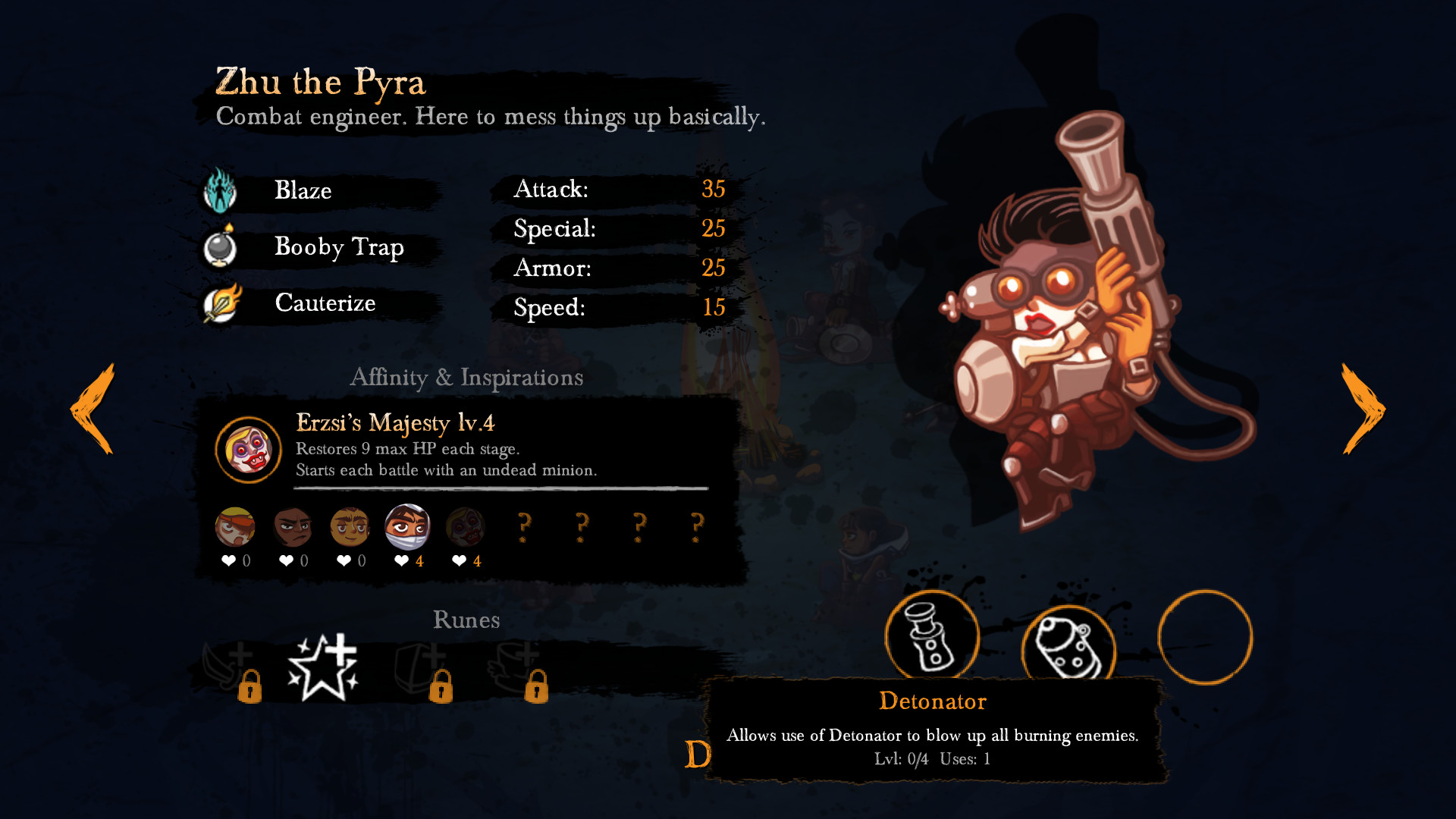Click the Erzsi's Majesty inspiration portrait
The width and height of the screenshot is (1456, 819).
click(249, 450)
